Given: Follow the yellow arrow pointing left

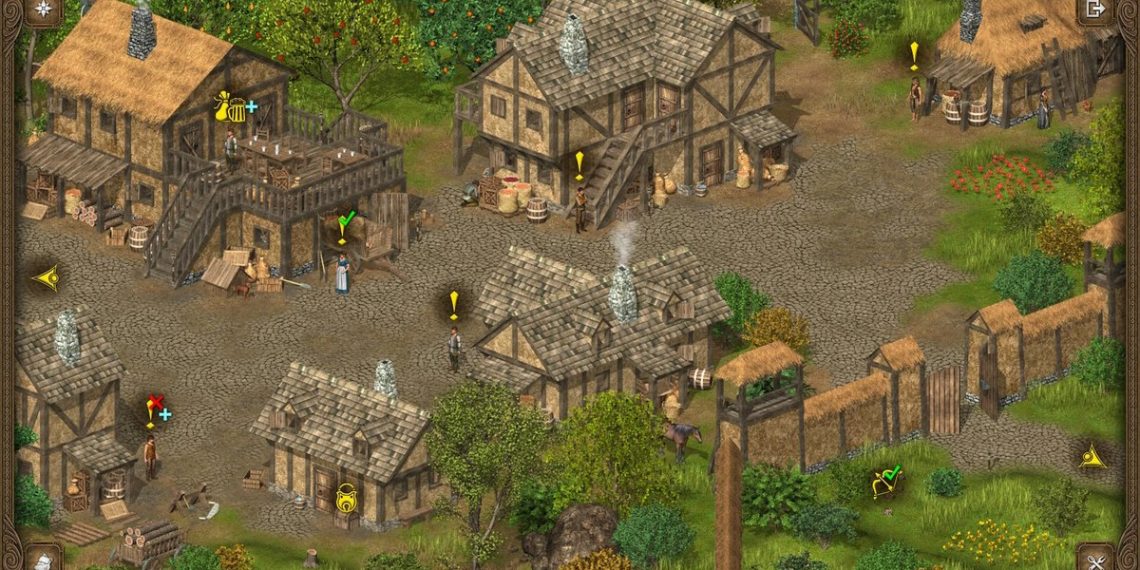Looking at the screenshot, I should [46, 278].
